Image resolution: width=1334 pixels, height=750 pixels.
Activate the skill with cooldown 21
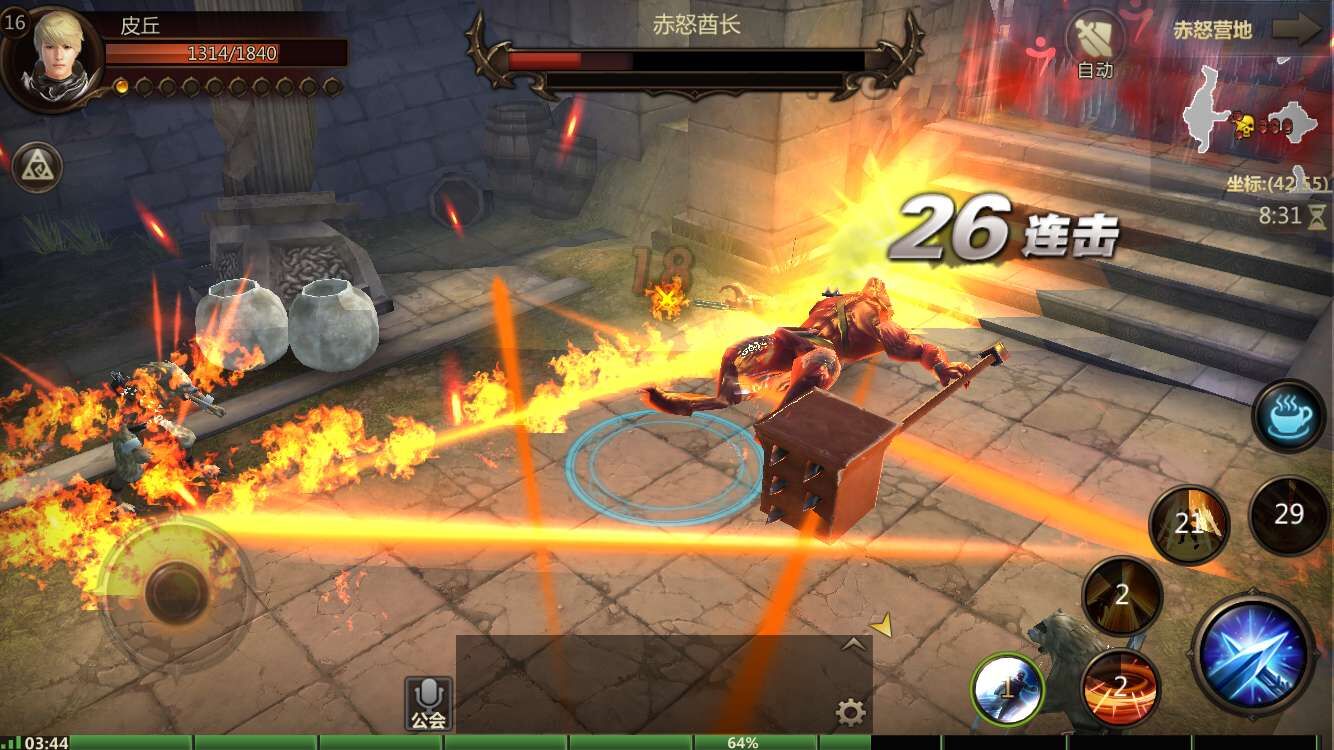pyautogui.click(x=1188, y=523)
